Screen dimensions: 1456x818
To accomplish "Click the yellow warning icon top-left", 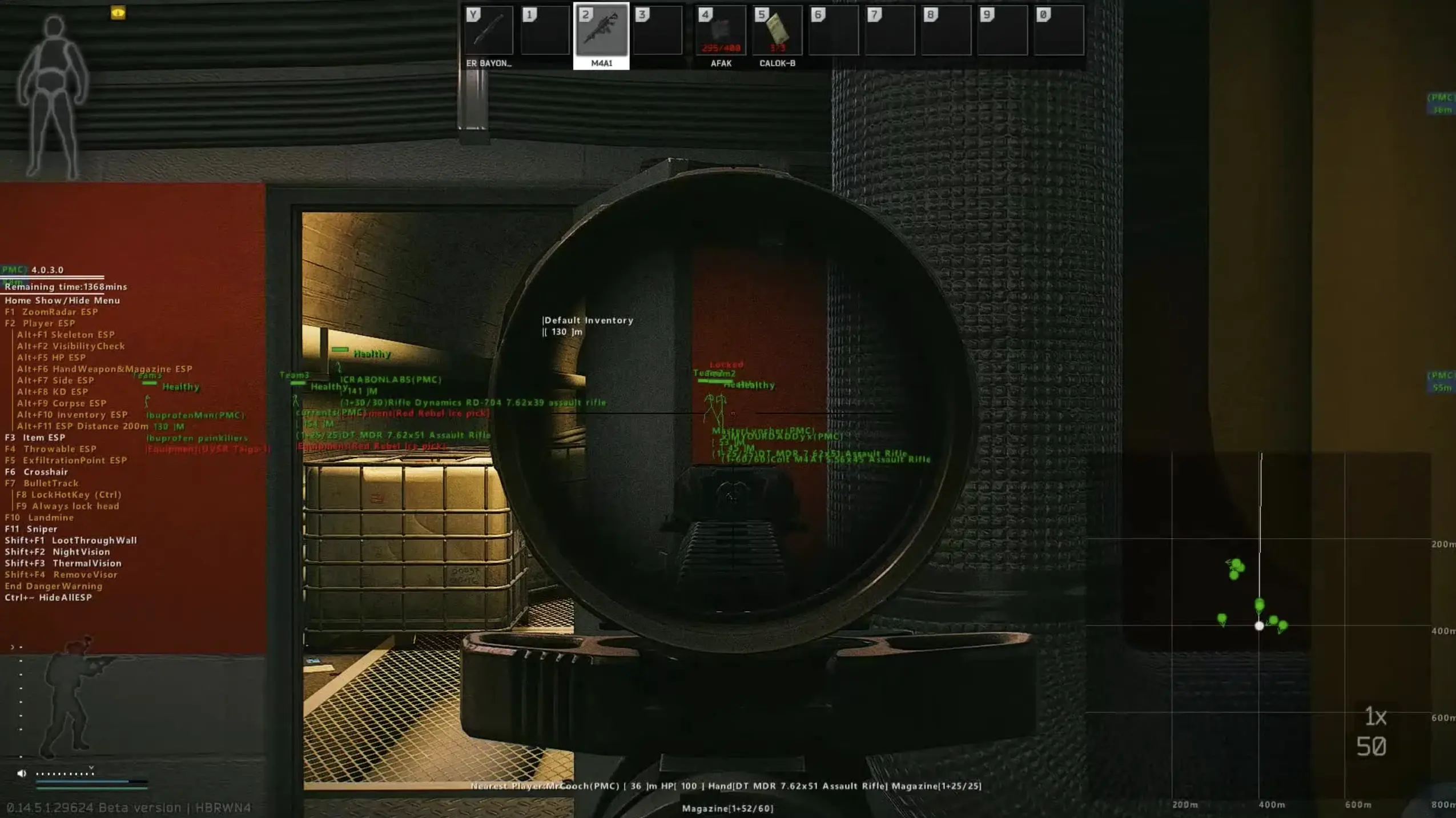I will 116,14.
